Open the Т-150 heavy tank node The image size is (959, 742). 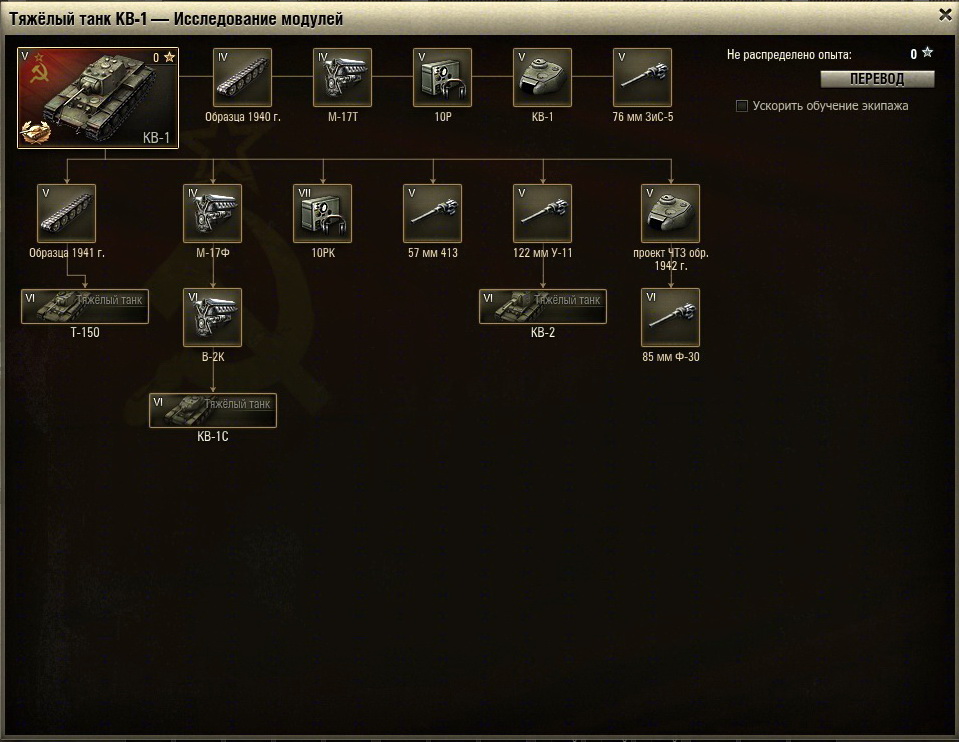[x=85, y=306]
